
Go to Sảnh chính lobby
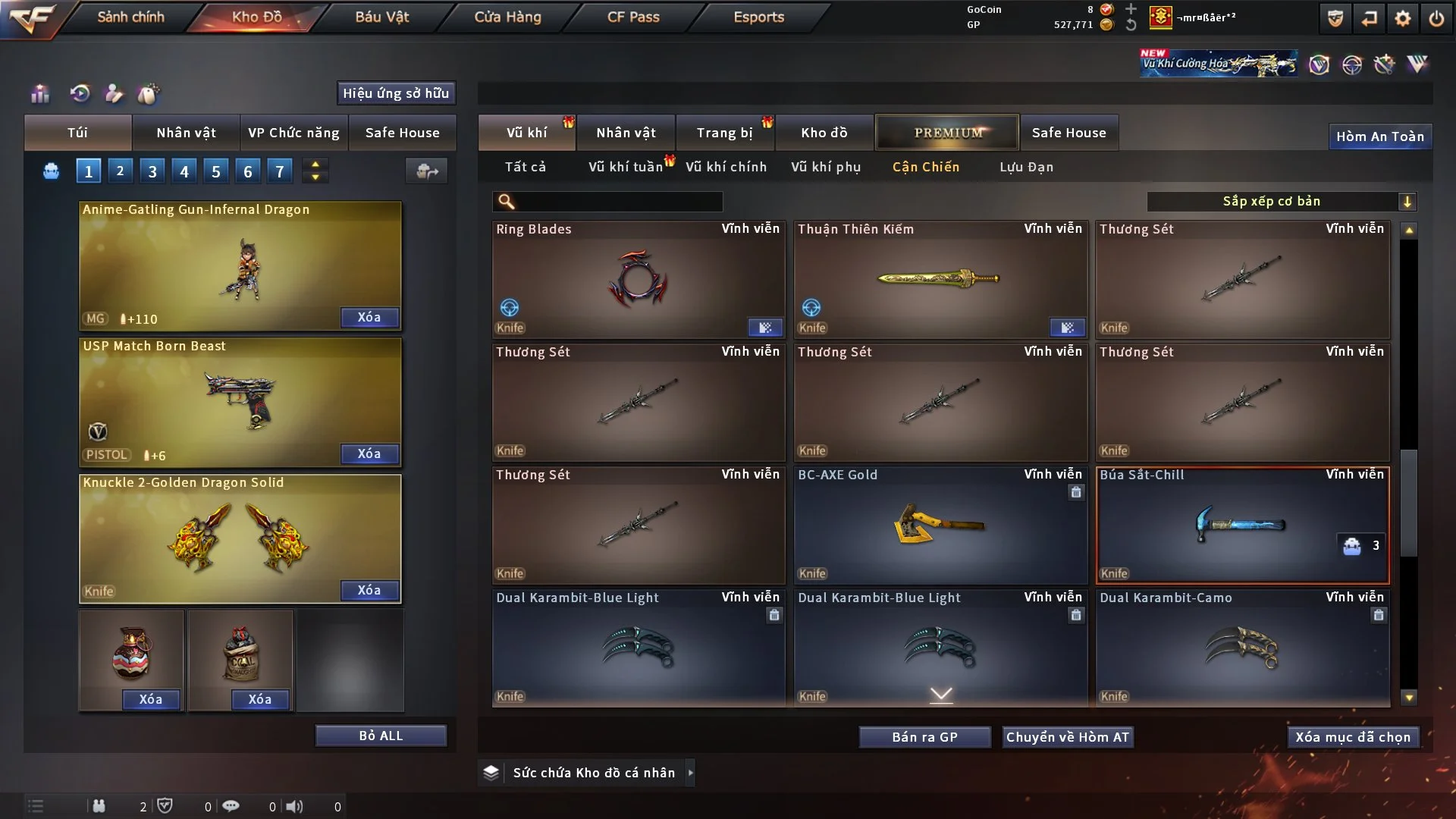pyautogui.click(x=130, y=17)
